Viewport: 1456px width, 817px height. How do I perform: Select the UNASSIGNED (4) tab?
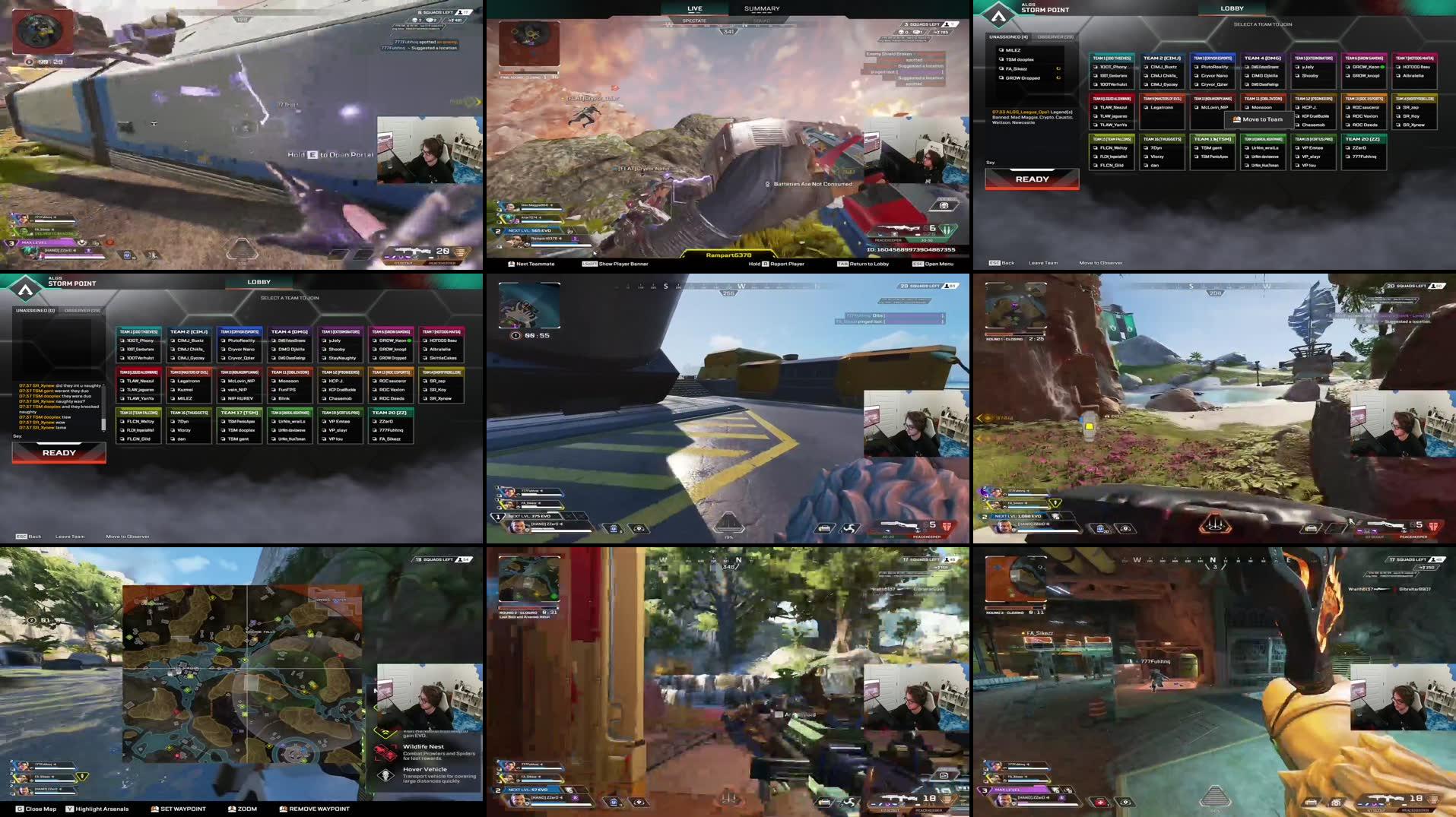[x=1009, y=38]
